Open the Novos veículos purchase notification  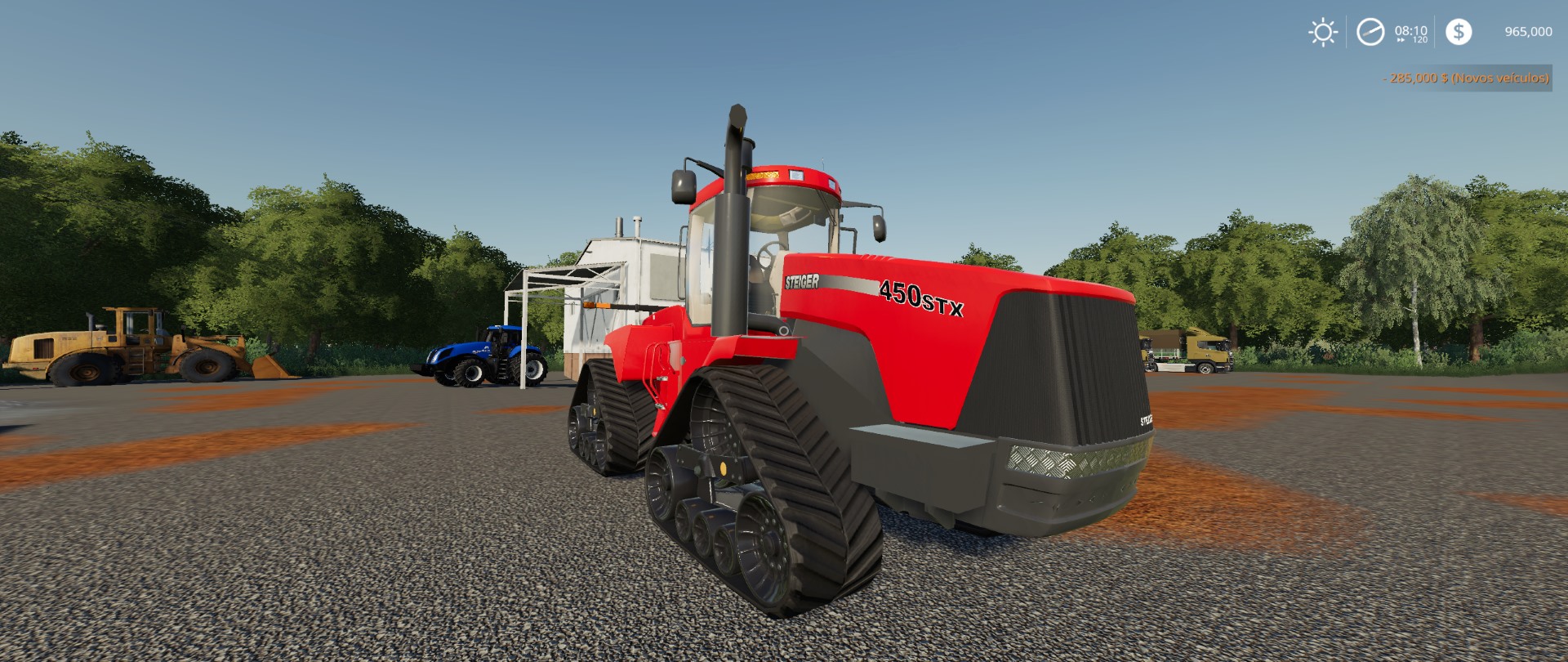1503,79
